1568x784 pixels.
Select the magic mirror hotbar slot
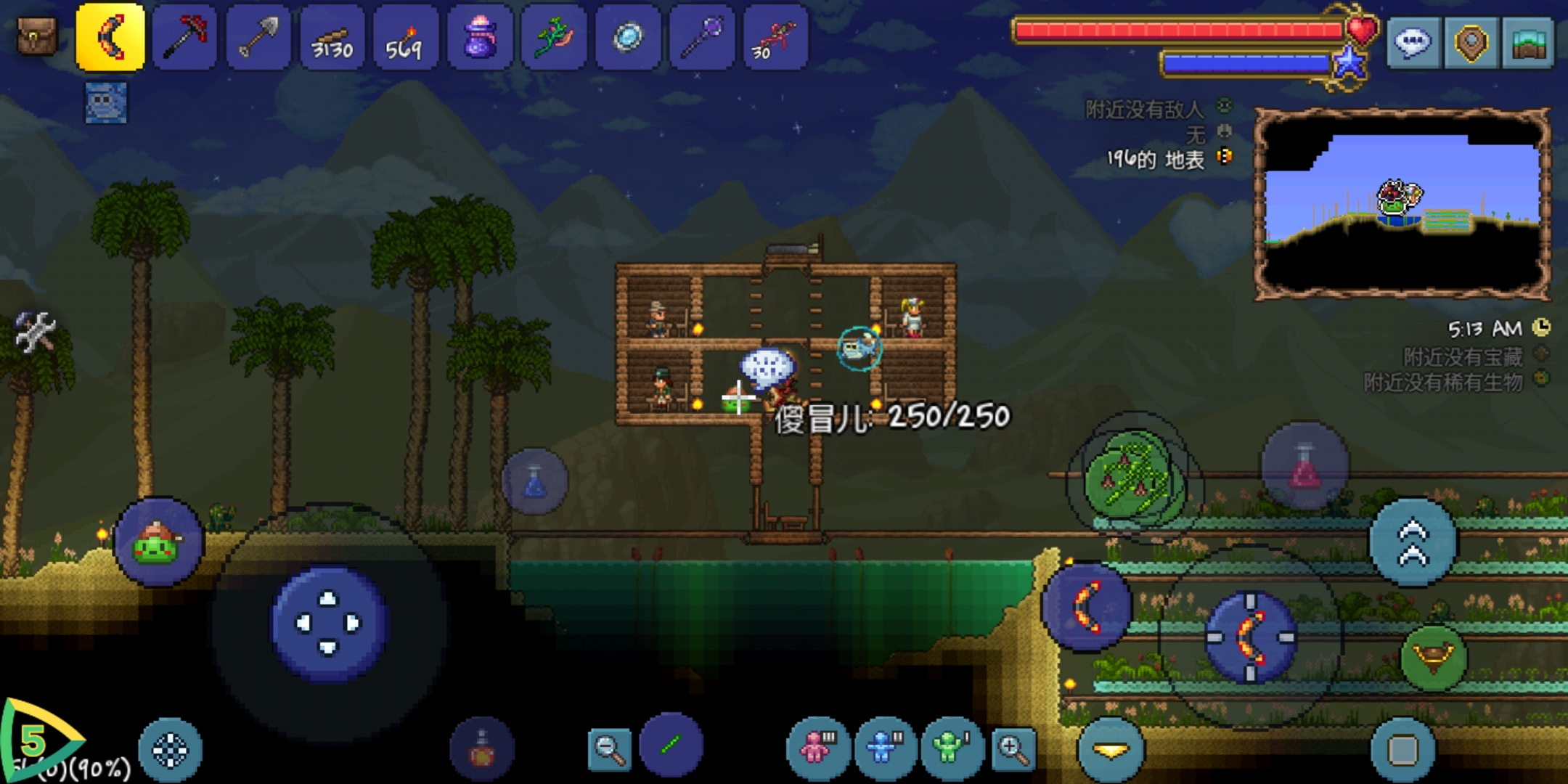[627, 36]
